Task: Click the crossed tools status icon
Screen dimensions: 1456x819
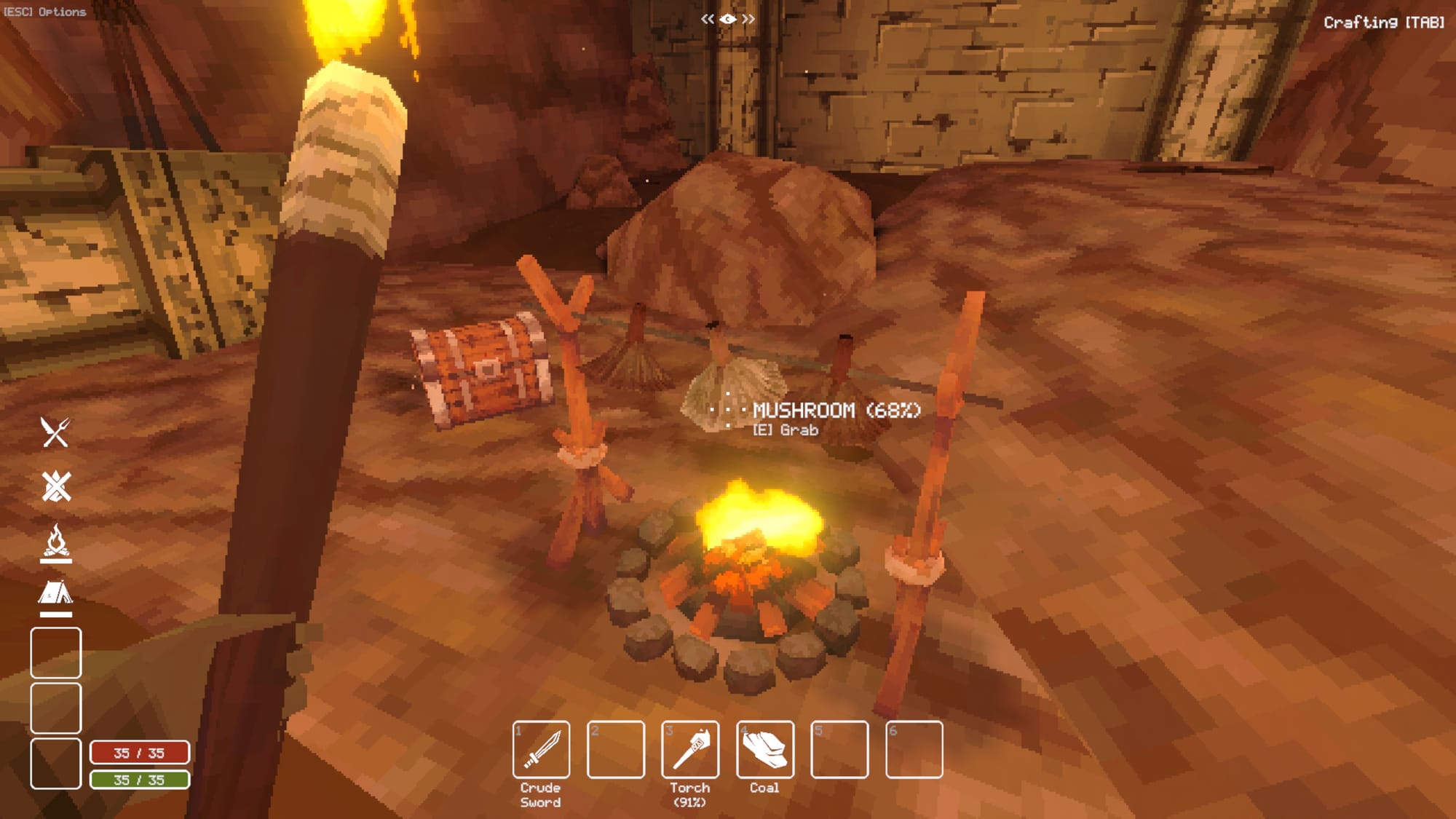Action: point(56,486)
